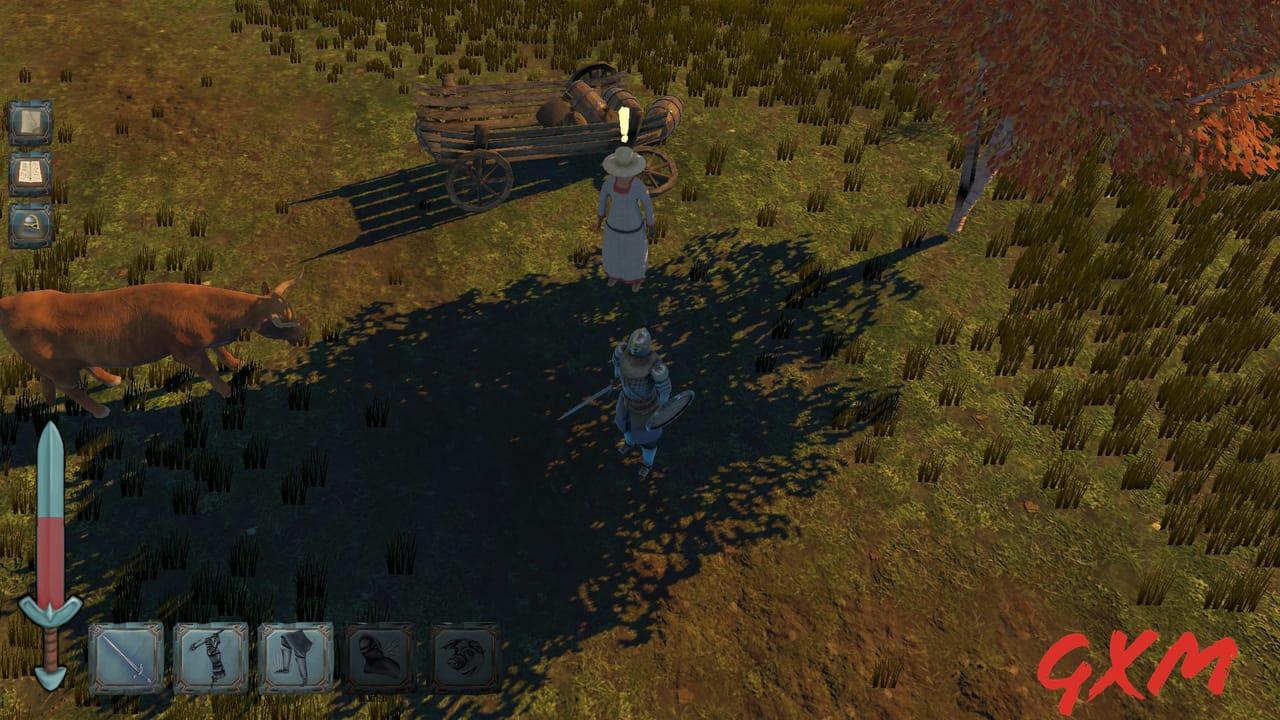Viewport: 1280px width, 720px height.
Task: Click the shield on the knight's hip
Action: point(672,412)
